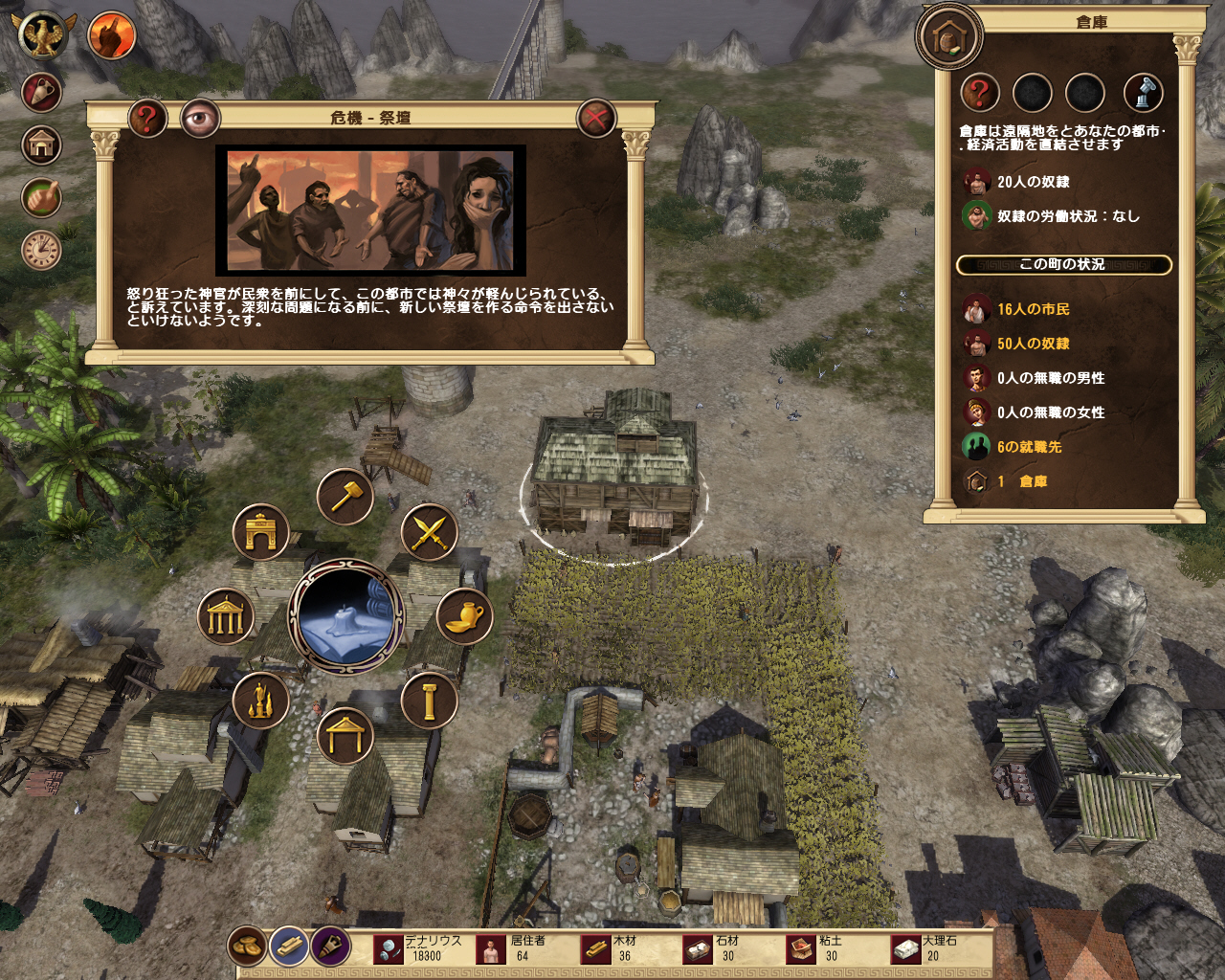
Task: Choose the hammer build category
Action: click(x=345, y=496)
